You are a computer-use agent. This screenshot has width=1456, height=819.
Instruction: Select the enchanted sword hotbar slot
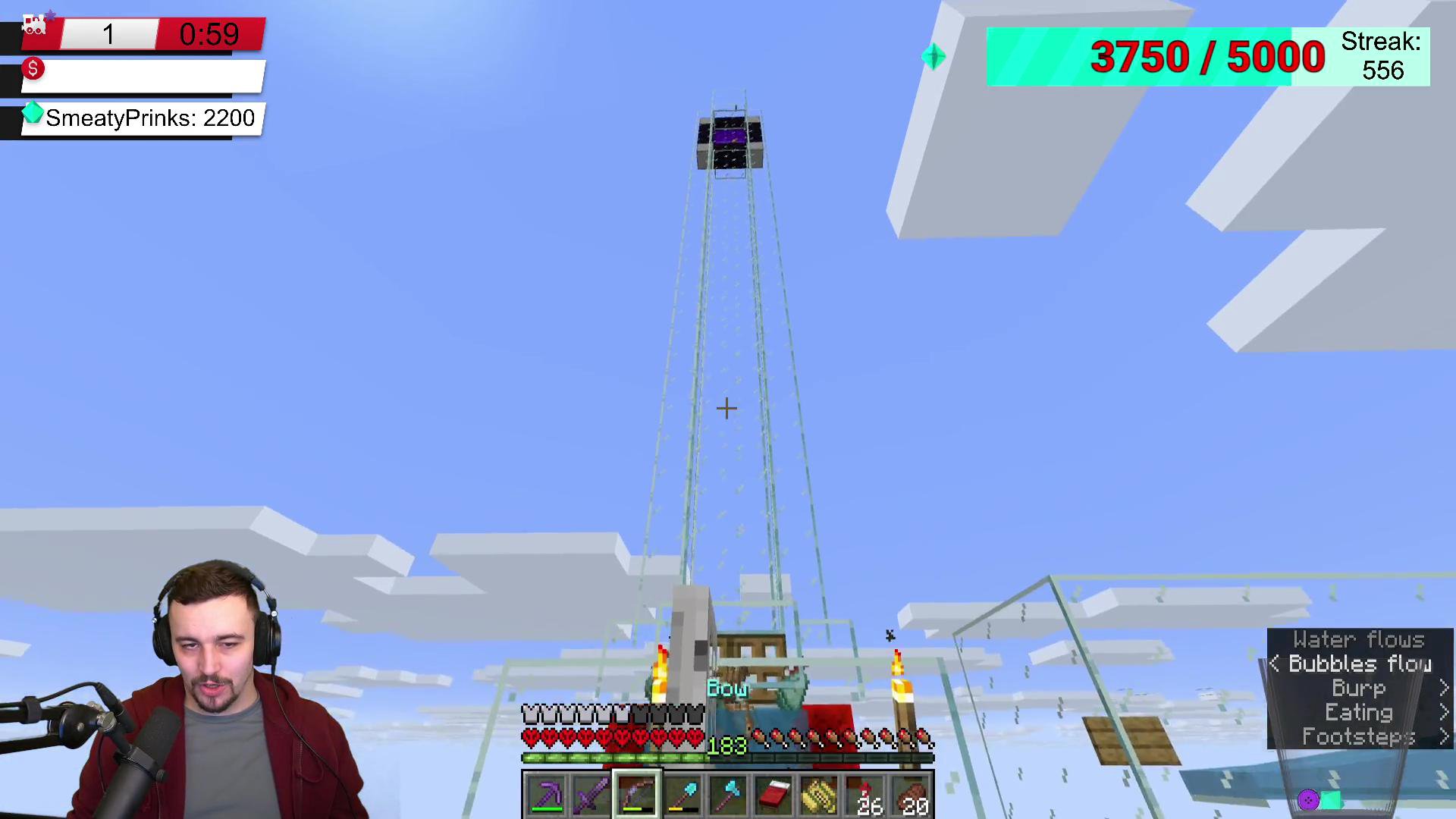591,795
